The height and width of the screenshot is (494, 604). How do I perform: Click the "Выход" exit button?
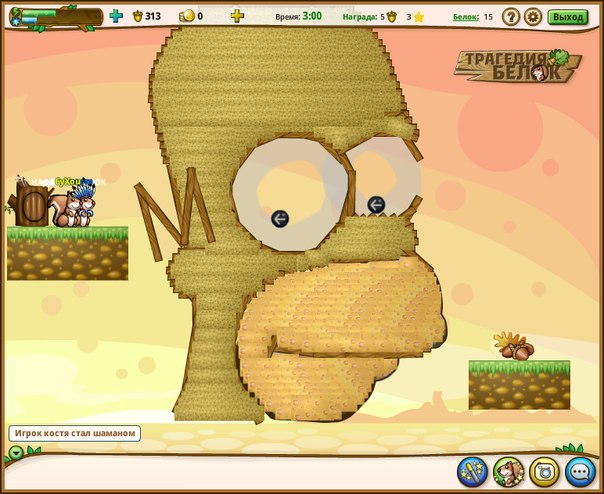point(568,16)
